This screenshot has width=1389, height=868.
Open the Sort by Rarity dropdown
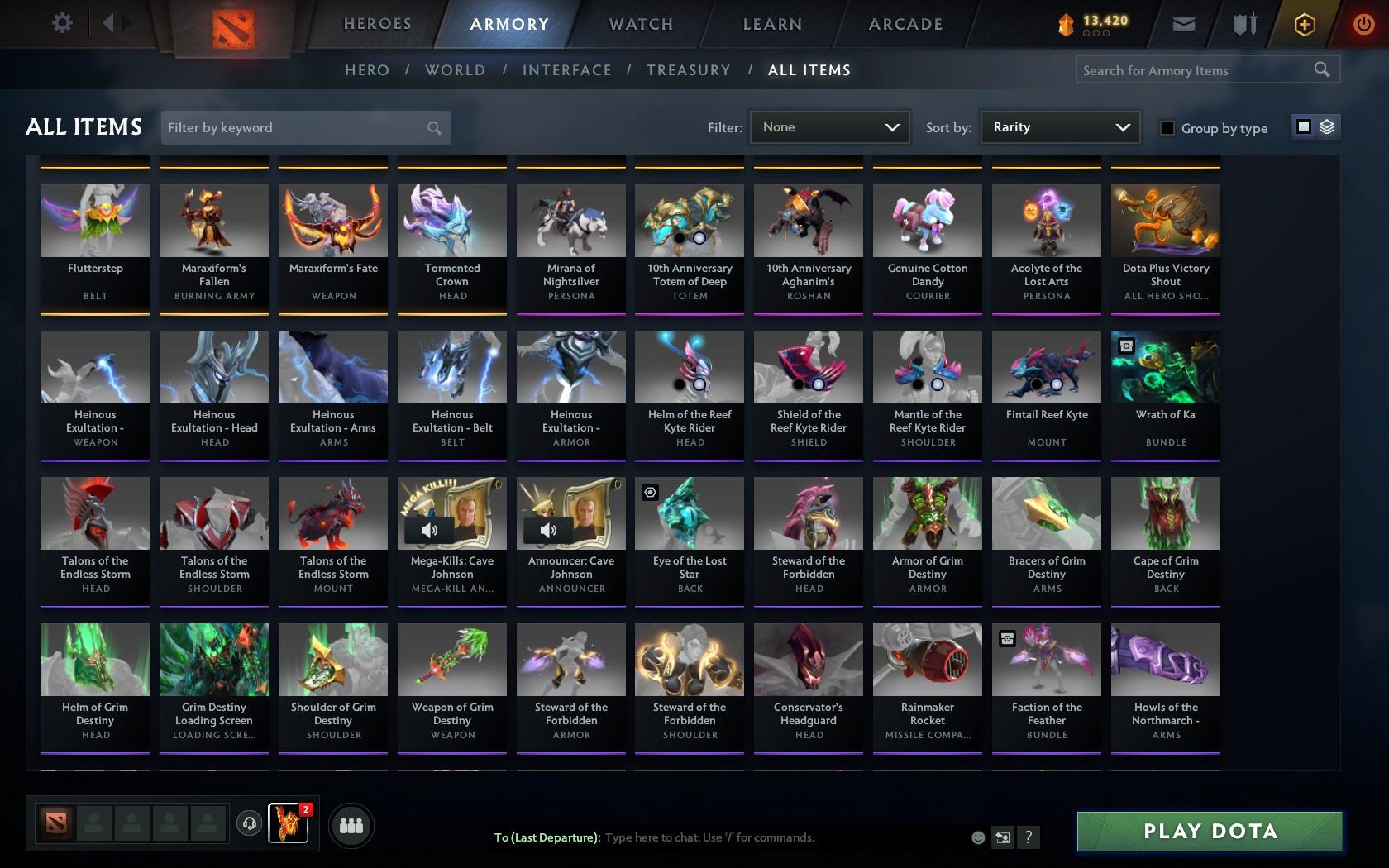pyautogui.click(x=1060, y=127)
